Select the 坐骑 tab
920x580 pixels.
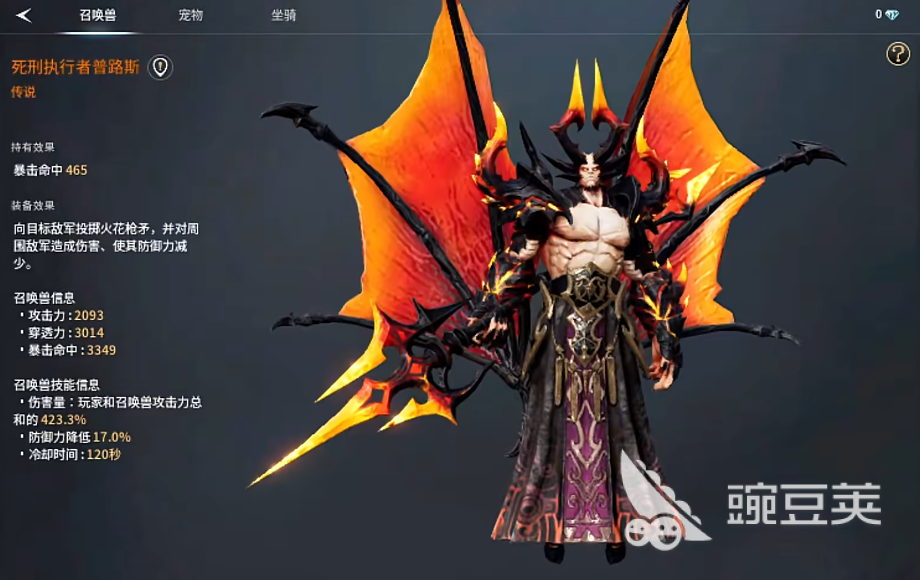(x=283, y=15)
